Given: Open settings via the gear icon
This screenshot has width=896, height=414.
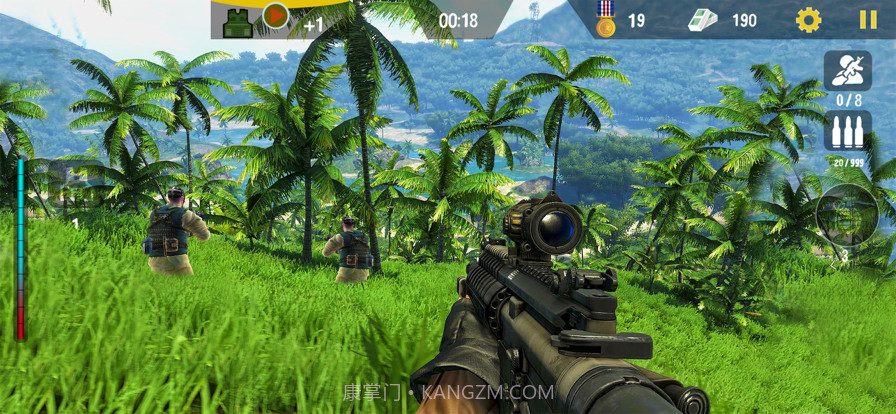Looking at the screenshot, I should tap(808, 20).
